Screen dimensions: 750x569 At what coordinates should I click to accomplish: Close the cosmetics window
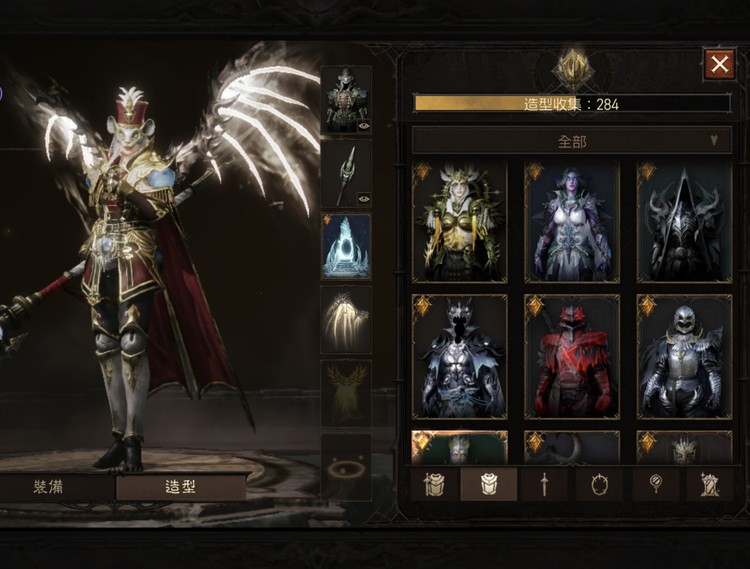pyautogui.click(x=719, y=65)
